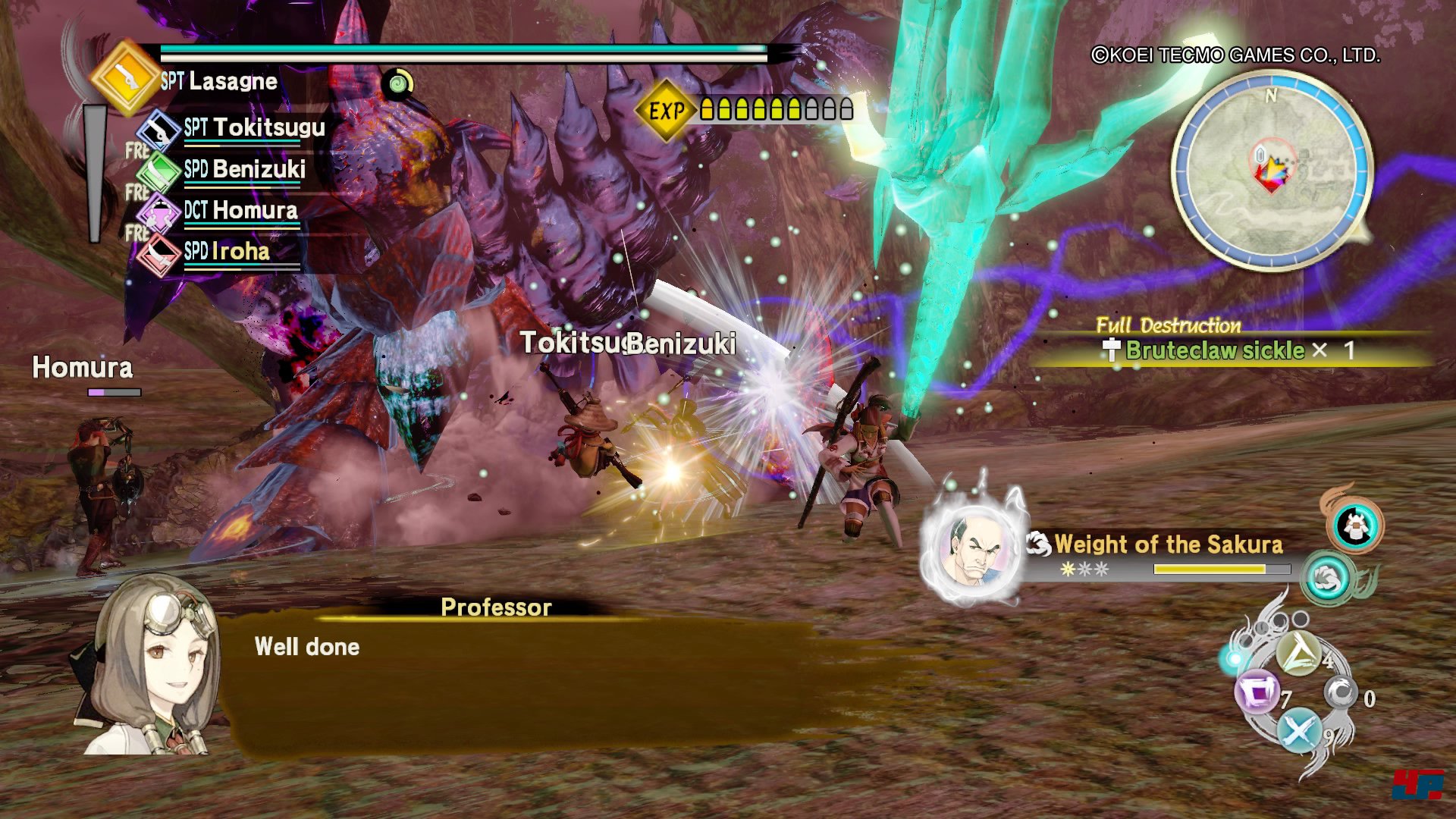Image resolution: width=1456 pixels, height=819 pixels.
Task: Select the Weight of the Sakura Mitama portrait
Action: 974,552
